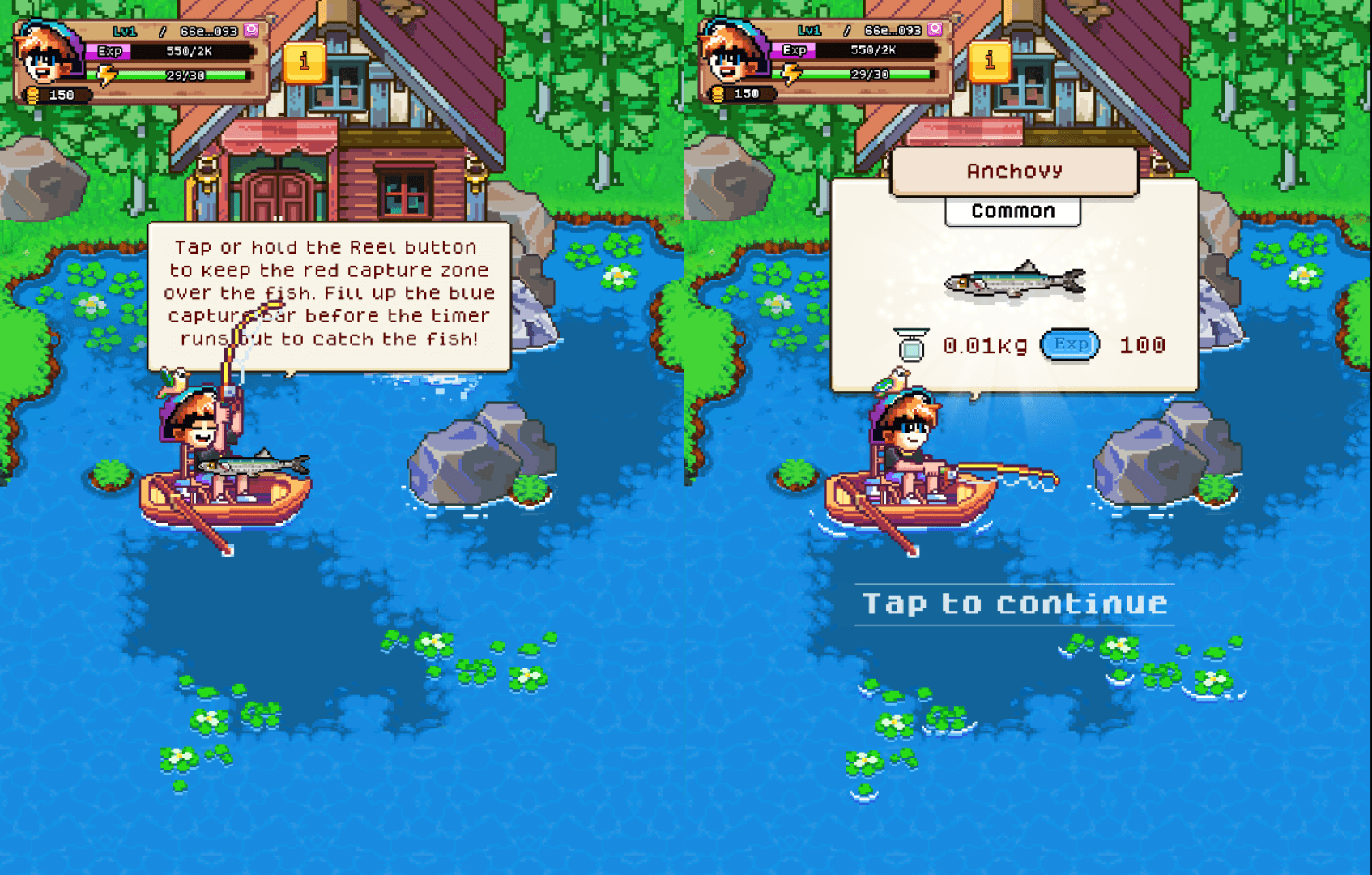Tap the Anchovy name banner
The image size is (1372, 875).
tap(1012, 170)
